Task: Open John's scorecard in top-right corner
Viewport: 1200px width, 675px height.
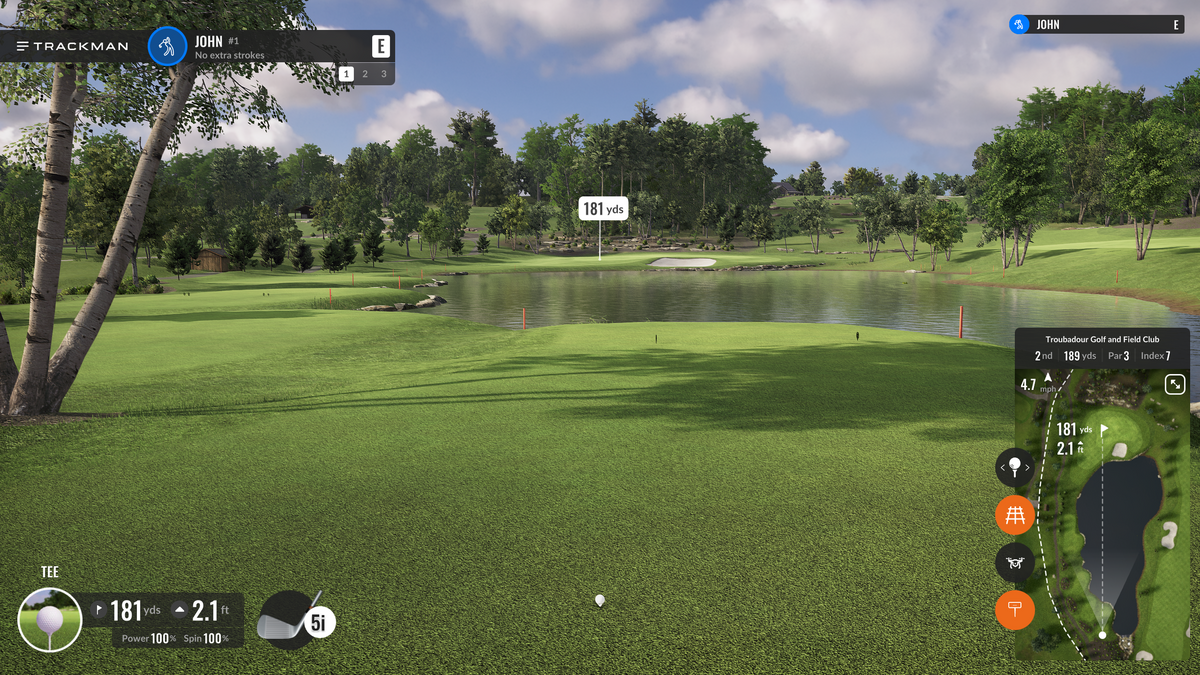Action: click(1098, 24)
